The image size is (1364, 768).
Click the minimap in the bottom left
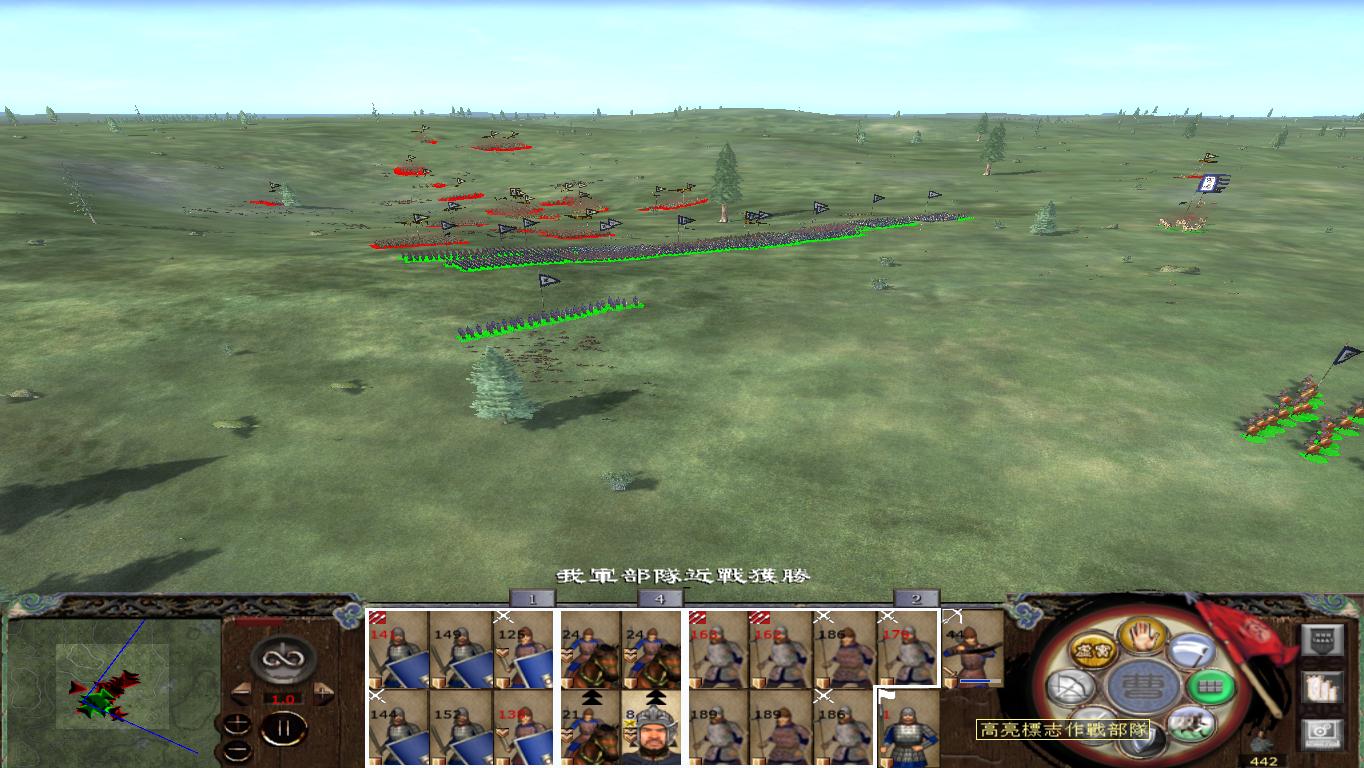(110, 690)
